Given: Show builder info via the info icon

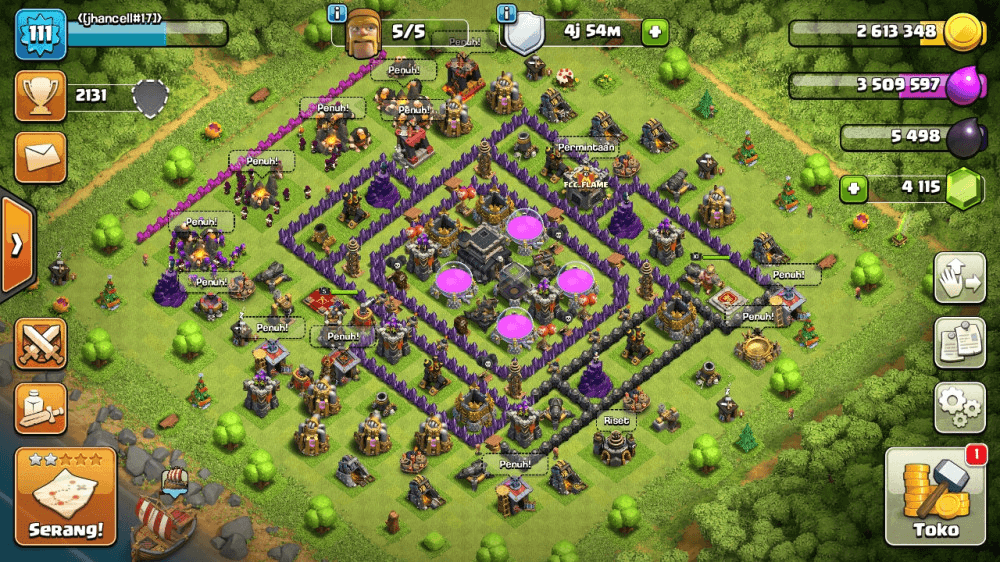Looking at the screenshot, I should coord(337,14).
